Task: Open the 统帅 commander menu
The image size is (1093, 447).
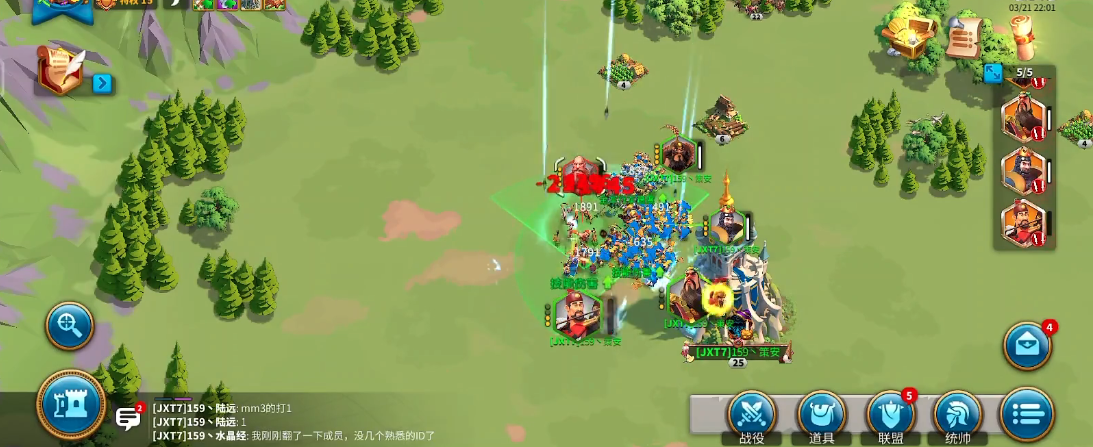Action: point(957,416)
